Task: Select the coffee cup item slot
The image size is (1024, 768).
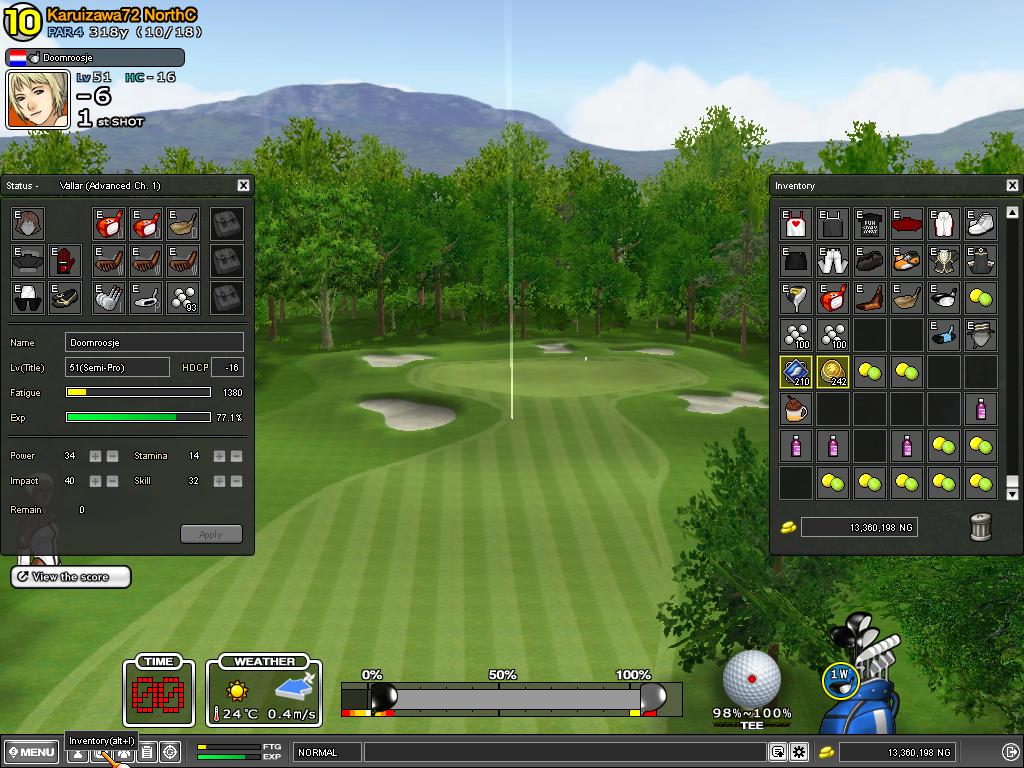Action: [x=796, y=408]
